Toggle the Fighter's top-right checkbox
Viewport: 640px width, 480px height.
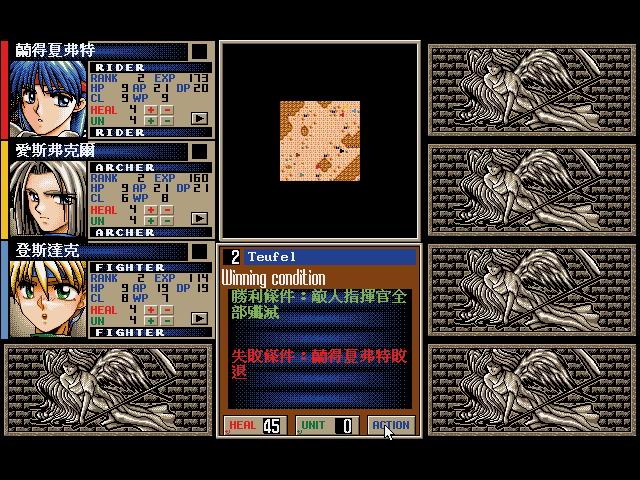coord(200,251)
